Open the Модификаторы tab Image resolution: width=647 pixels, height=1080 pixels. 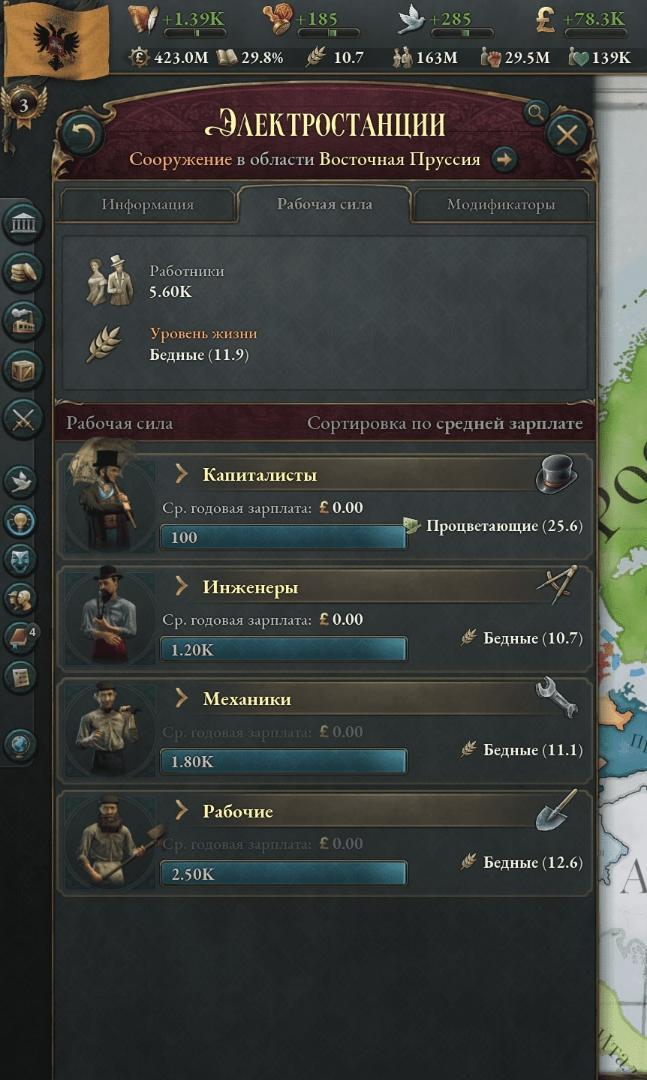coord(500,204)
